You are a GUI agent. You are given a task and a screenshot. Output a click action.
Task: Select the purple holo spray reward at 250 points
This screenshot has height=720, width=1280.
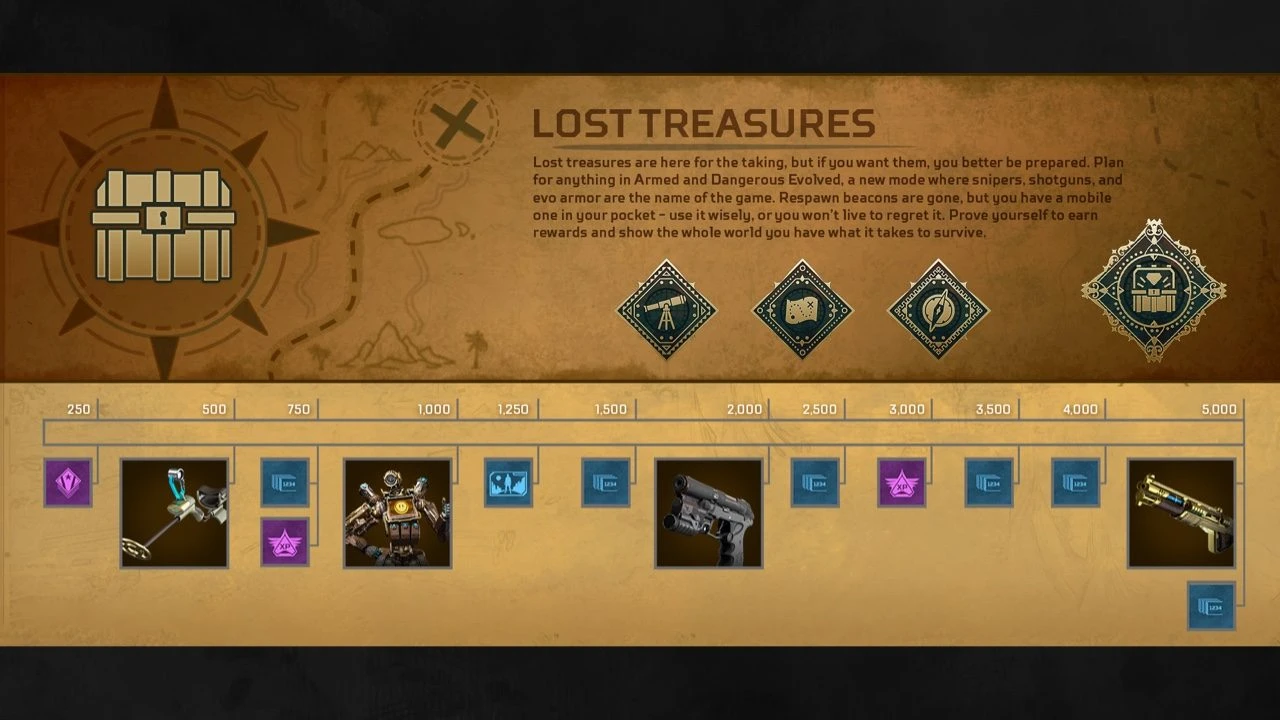[67, 483]
